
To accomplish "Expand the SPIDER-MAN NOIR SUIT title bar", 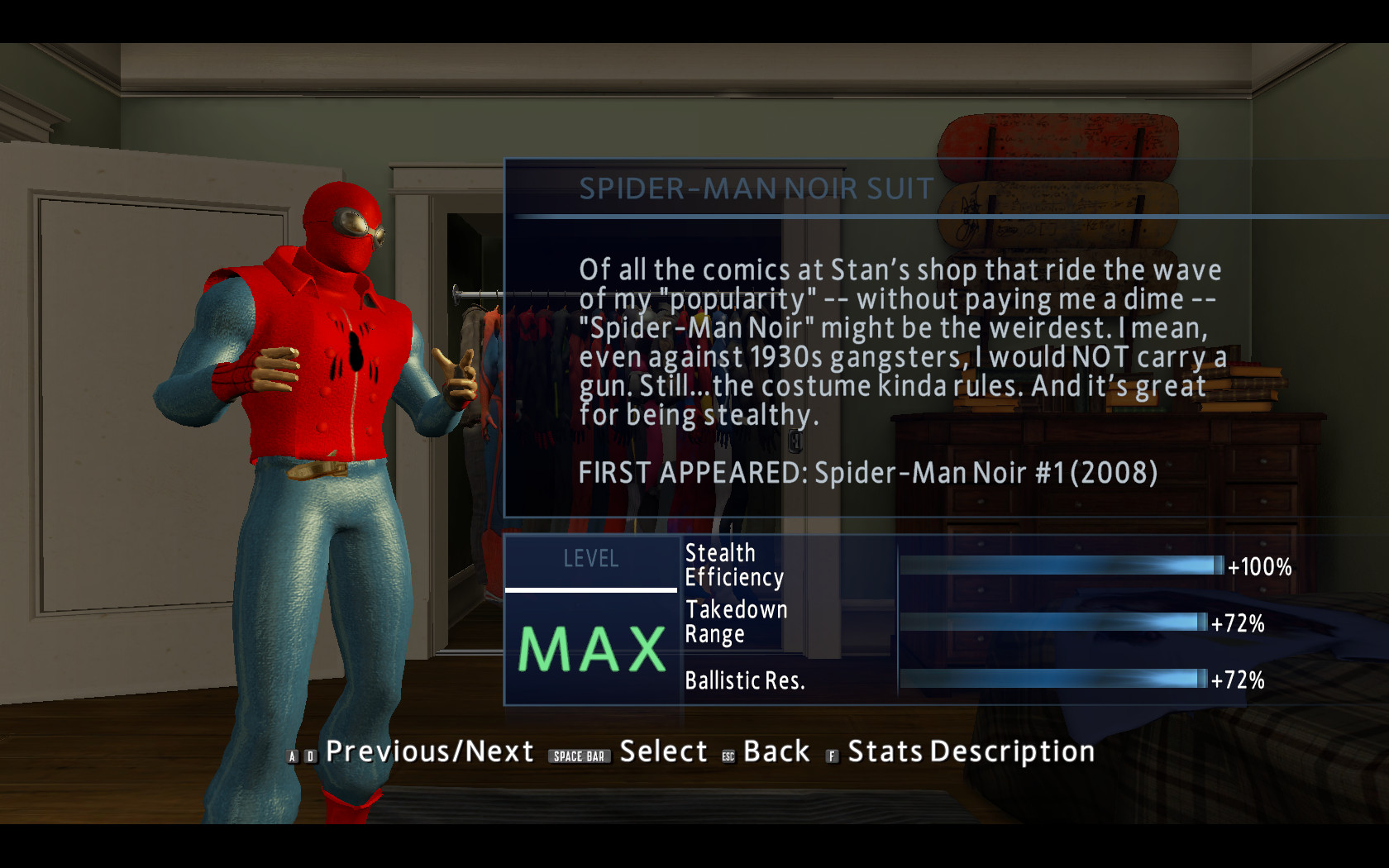I will click(x=755, y=189).
